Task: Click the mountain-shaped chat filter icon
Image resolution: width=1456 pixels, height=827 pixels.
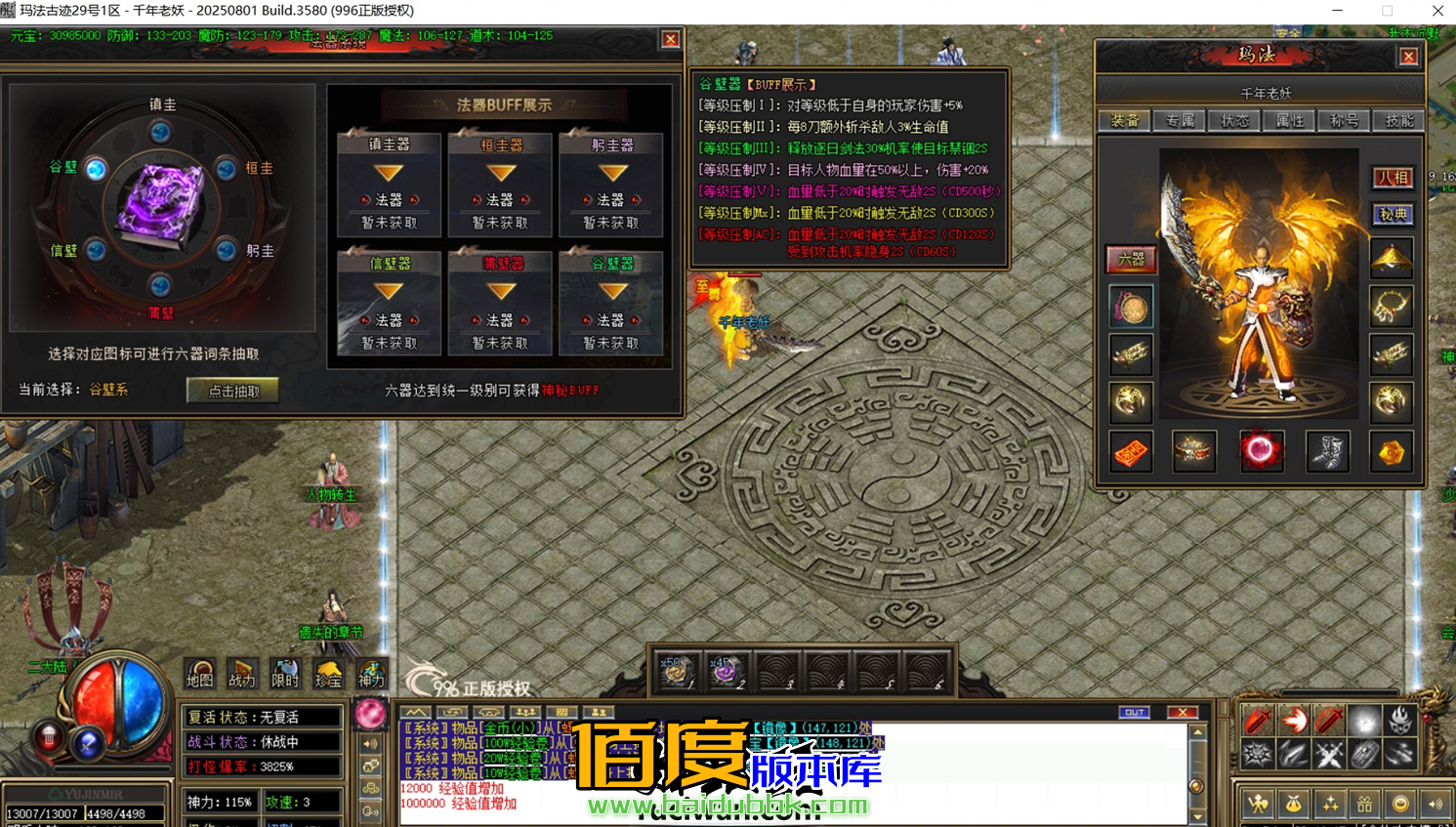Action: coord(417,714)
